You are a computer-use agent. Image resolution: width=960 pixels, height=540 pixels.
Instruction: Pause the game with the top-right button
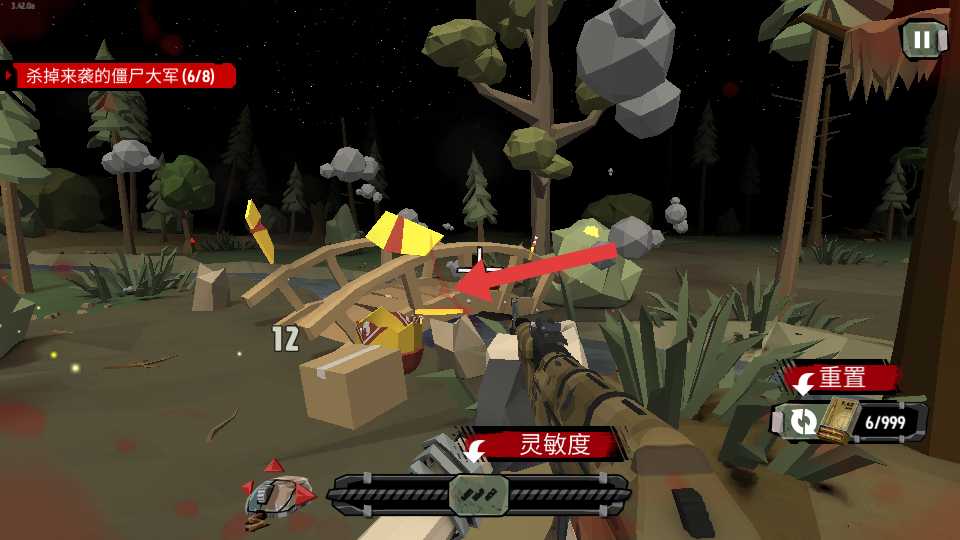pos(922,40)
